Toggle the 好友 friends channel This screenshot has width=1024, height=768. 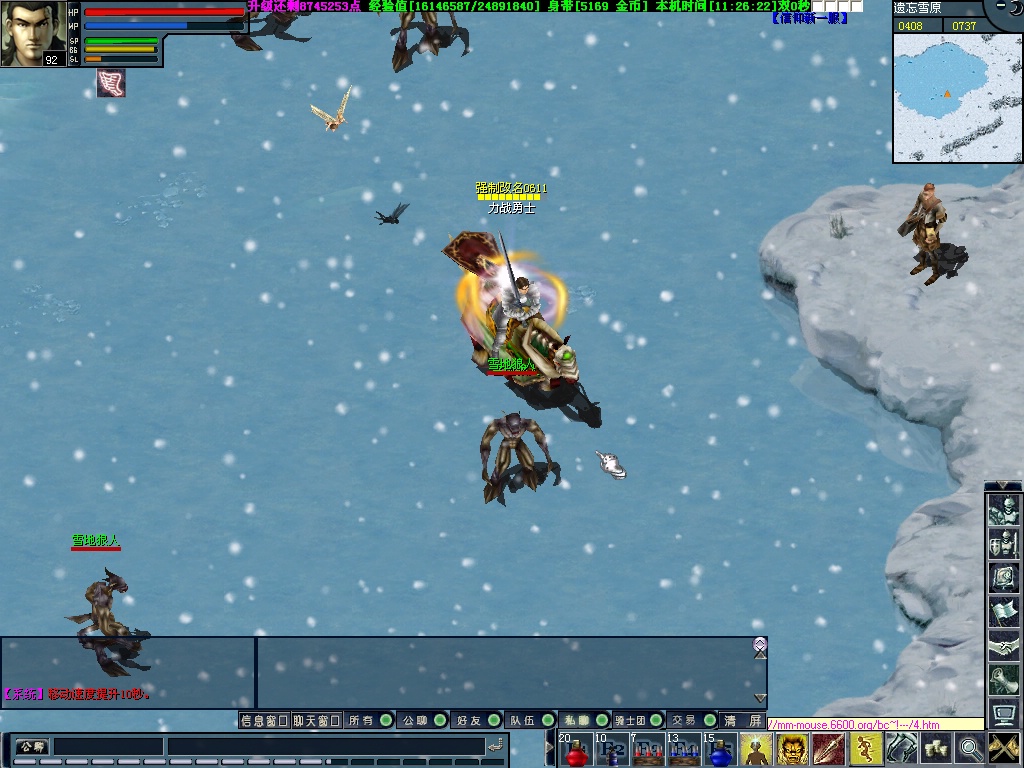[477, 720]
